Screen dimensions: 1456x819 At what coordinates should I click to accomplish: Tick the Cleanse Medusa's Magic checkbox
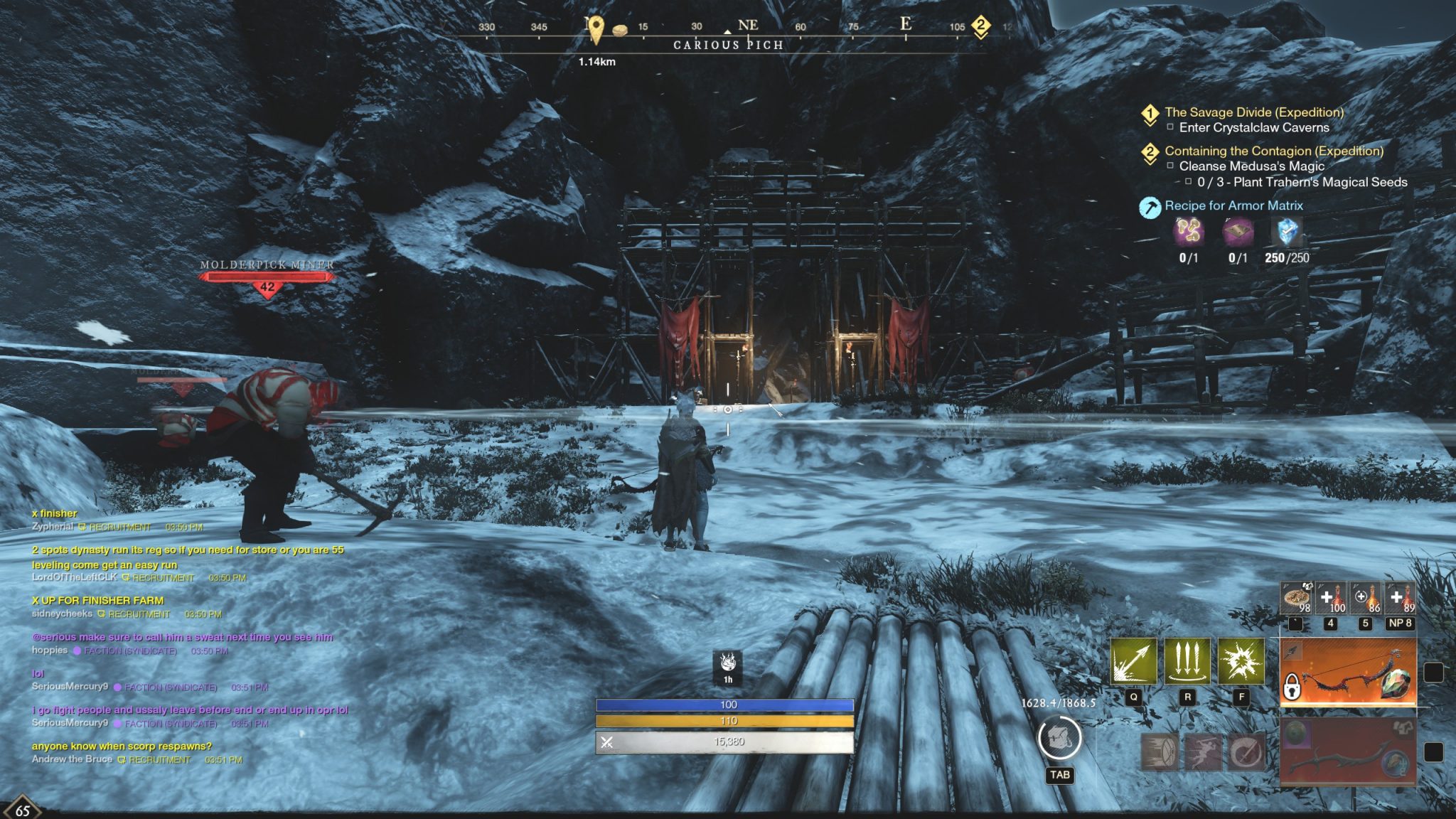(1170, 166)
